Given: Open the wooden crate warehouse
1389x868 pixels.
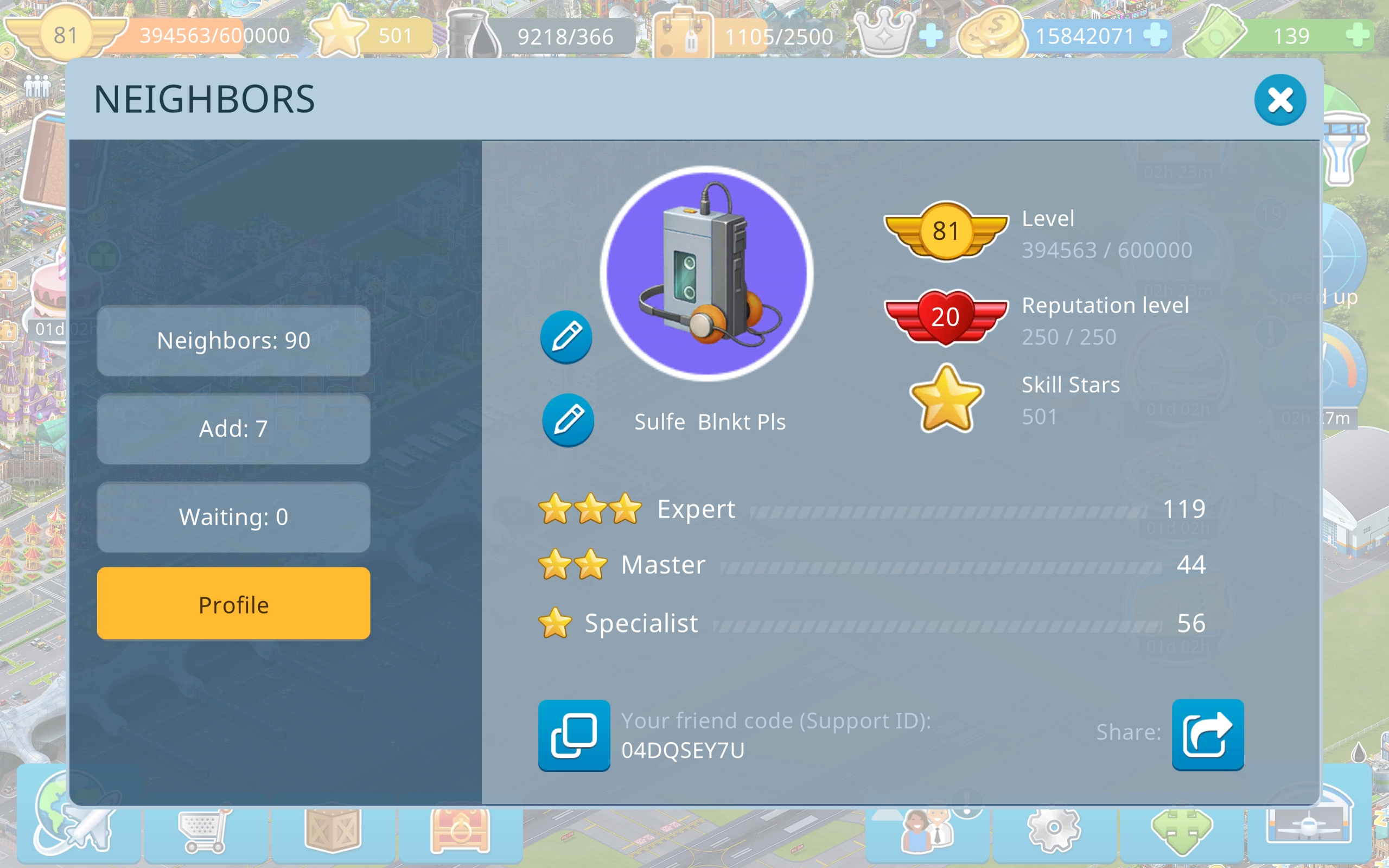Looking at the screenshot, I should tap(333, 830).
